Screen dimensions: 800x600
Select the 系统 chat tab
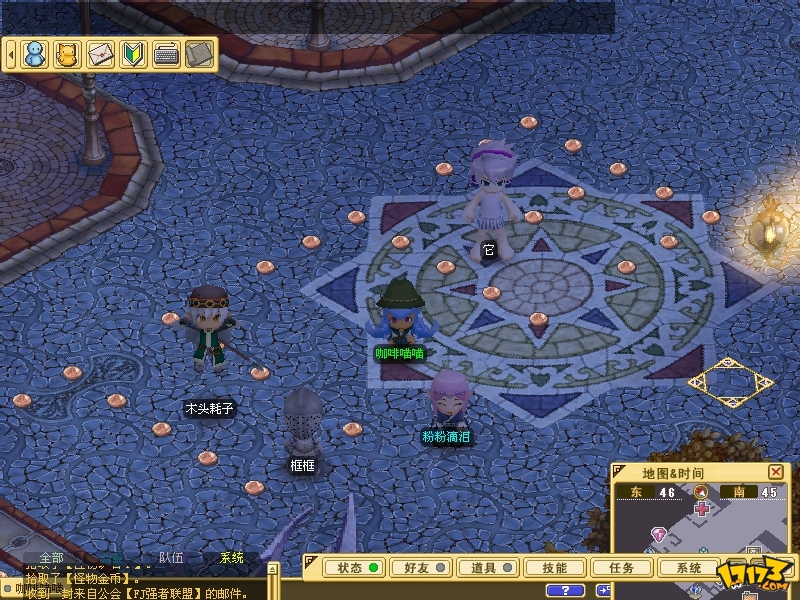[231, 558]
